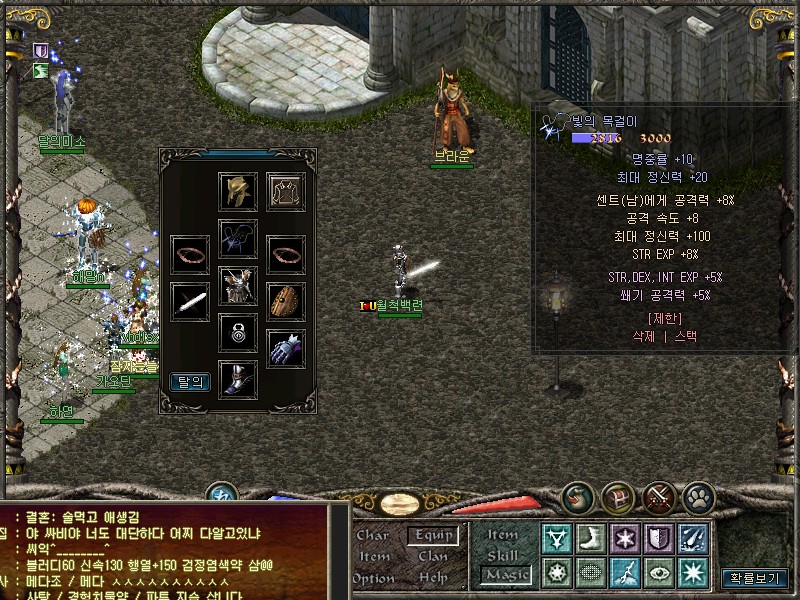800x600 pixels.
Task: Open the Clan menu
Action: [433, 556]
